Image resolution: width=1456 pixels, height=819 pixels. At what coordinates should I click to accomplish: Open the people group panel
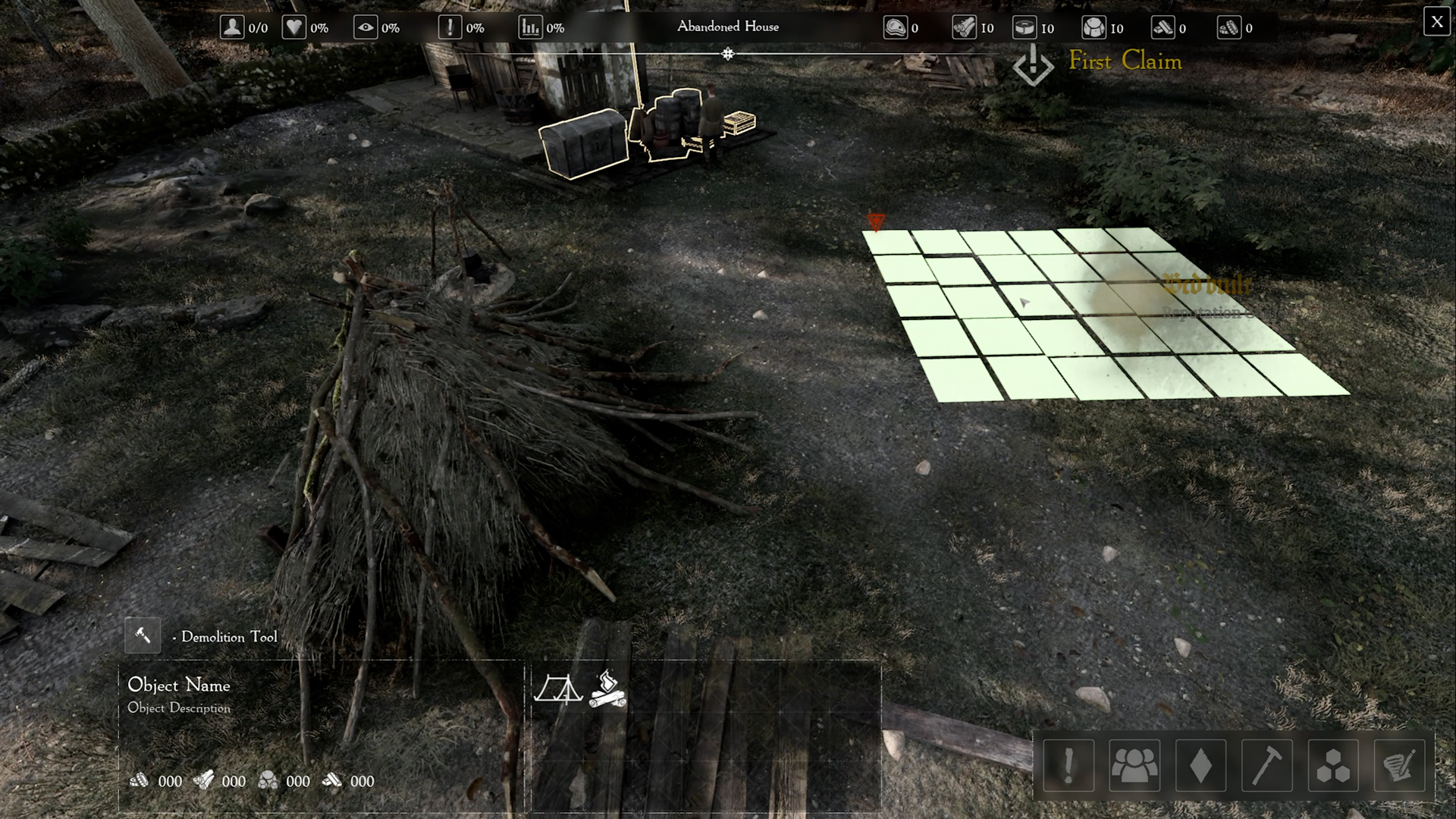(1134, 765)
